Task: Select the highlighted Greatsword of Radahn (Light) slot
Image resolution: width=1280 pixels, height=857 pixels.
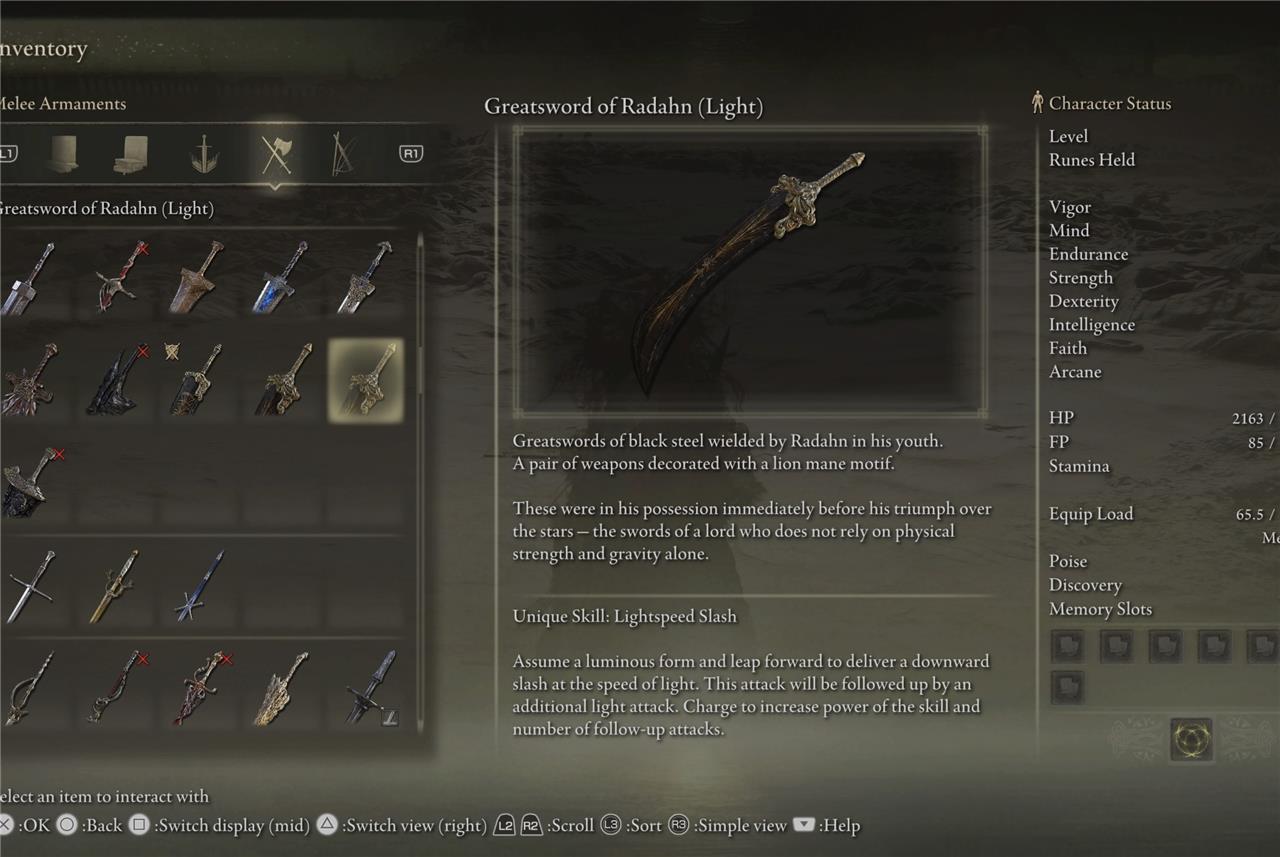Action: coord(366,380)
